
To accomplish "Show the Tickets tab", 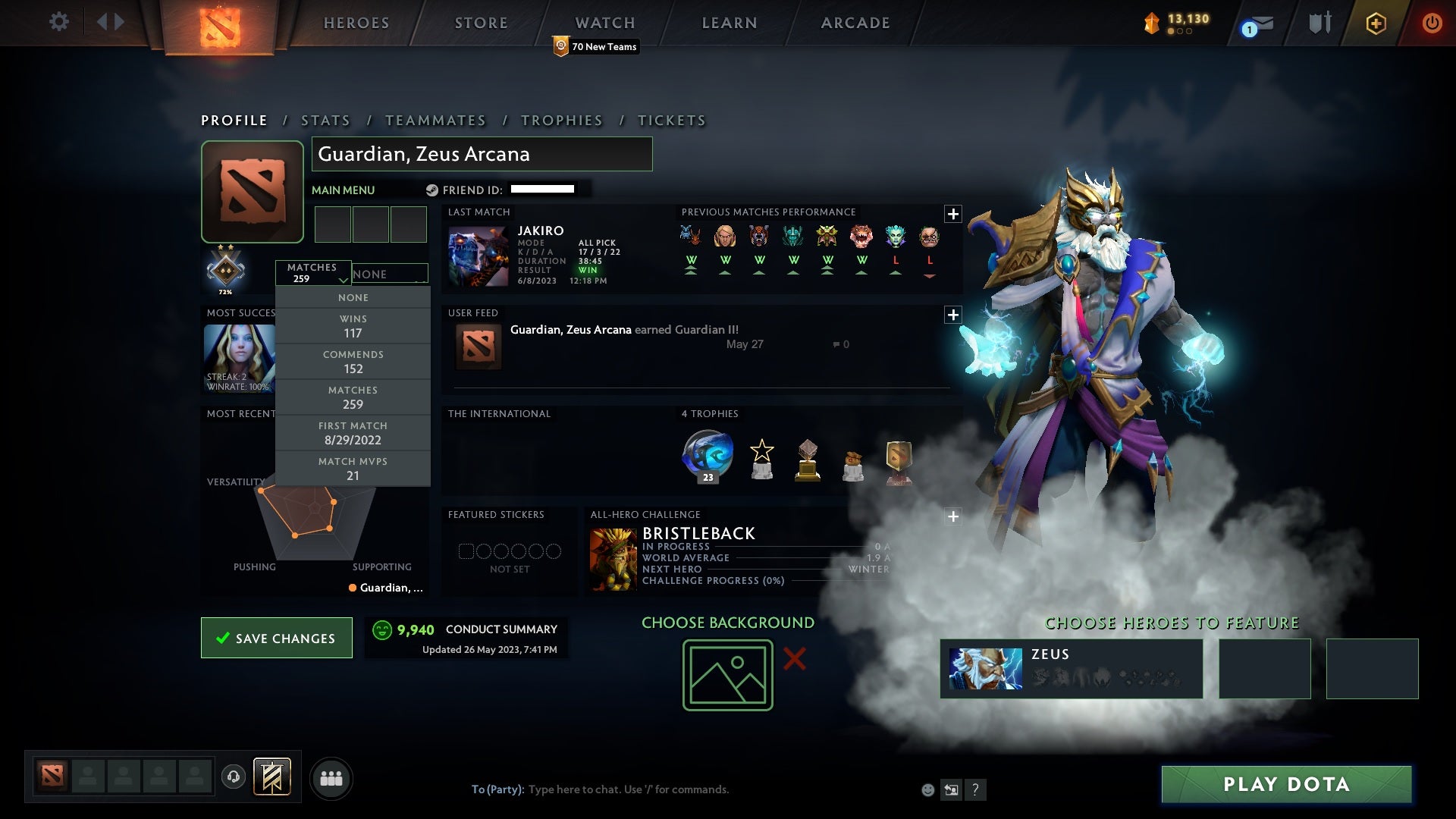I will click(x=671, y=121).
